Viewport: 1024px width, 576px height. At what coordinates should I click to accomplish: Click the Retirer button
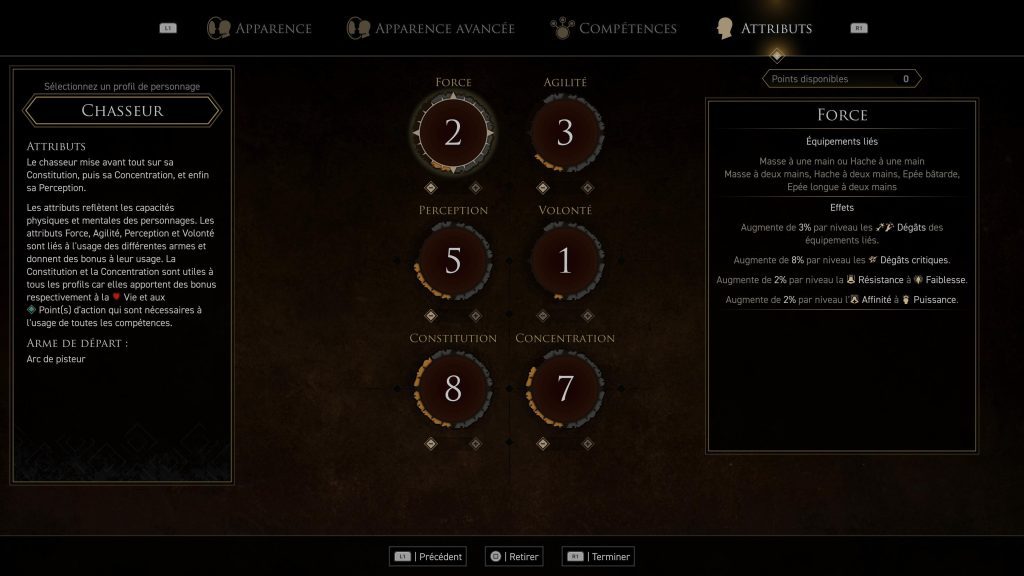[513, 556]
